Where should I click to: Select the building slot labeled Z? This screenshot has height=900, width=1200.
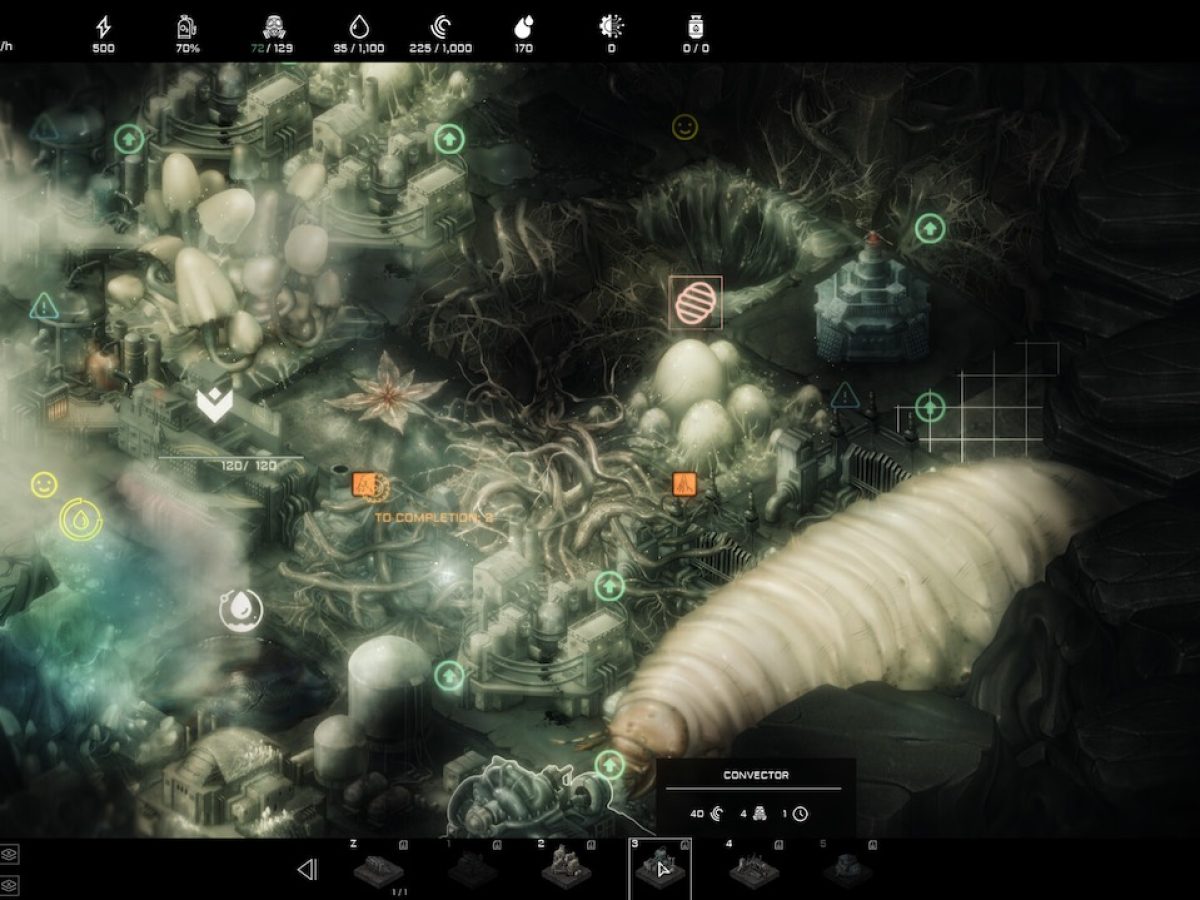(379, 868)
